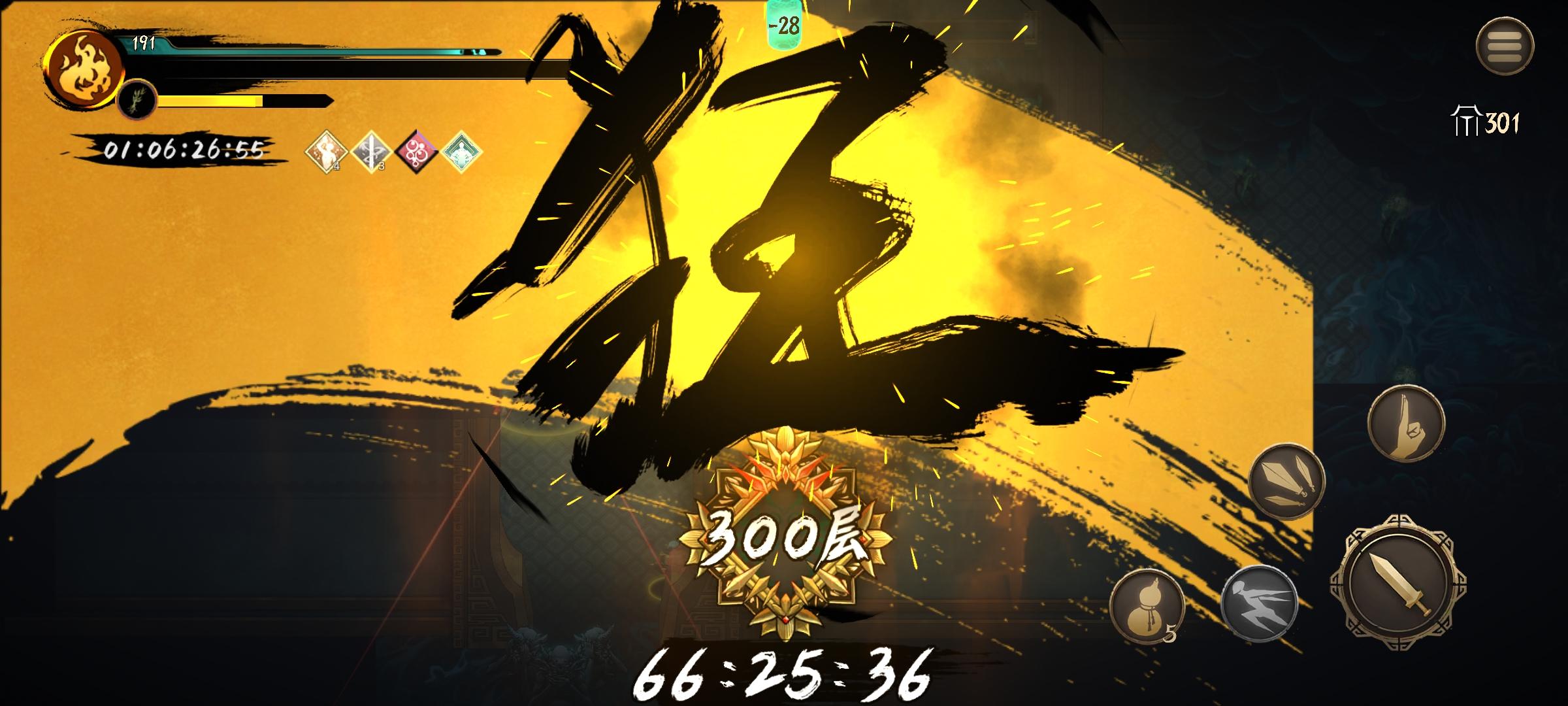Tap the floating -28 damage number
1568x706 pixels.
787,27
